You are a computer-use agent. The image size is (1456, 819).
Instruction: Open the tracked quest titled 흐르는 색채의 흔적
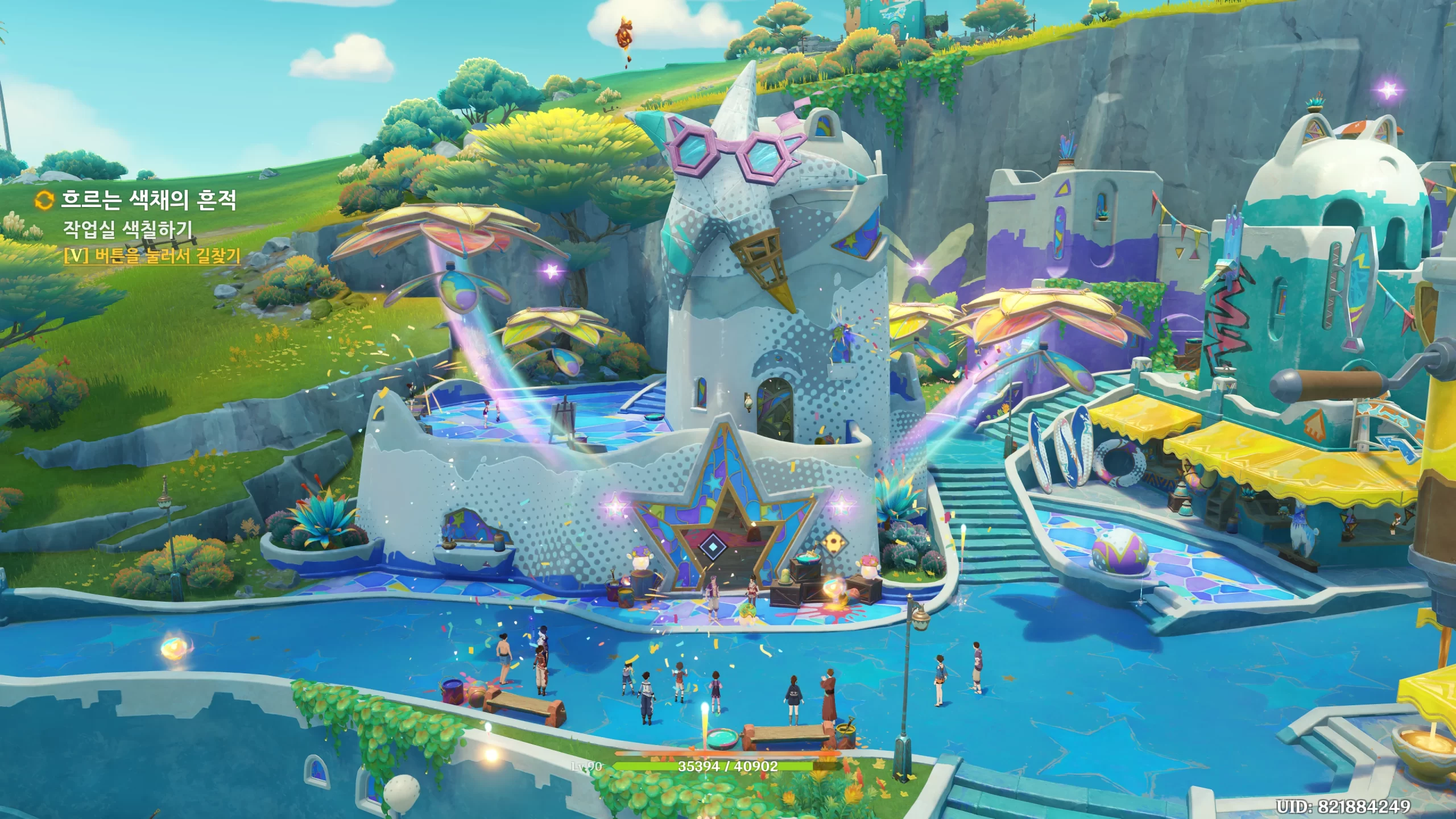pos(148,200)
